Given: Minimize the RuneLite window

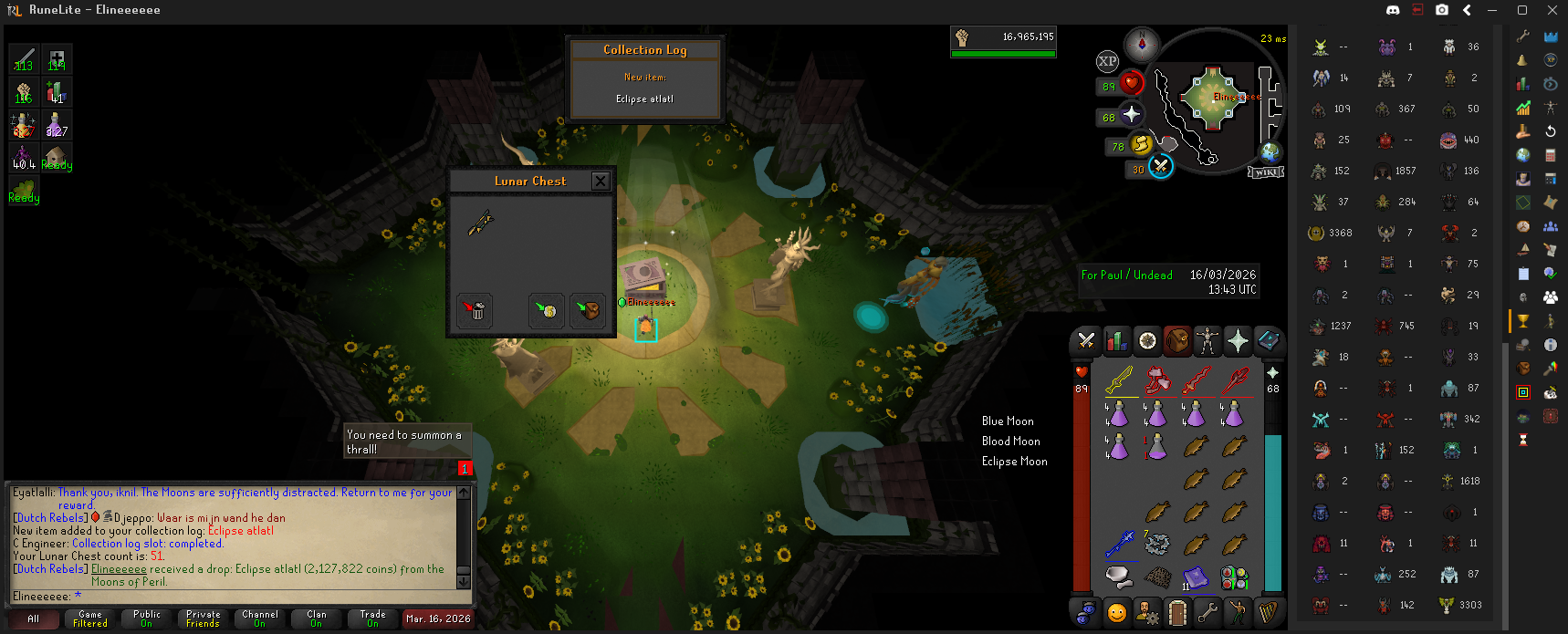Looking at the screenshot, I should 1493,10.
